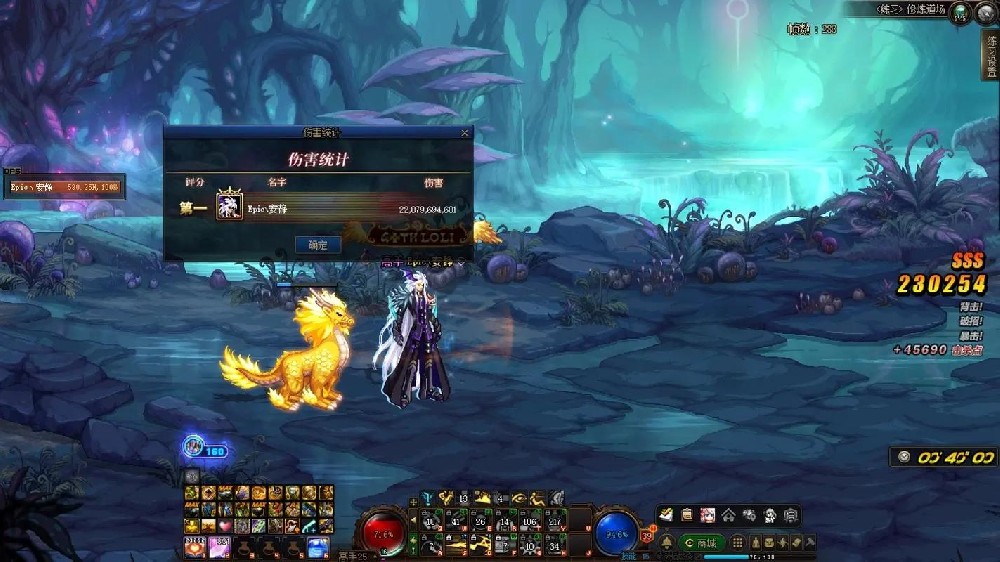Open the 练习设置 training settings side tab
1000x562 pixels.
[x=990, y=55]
